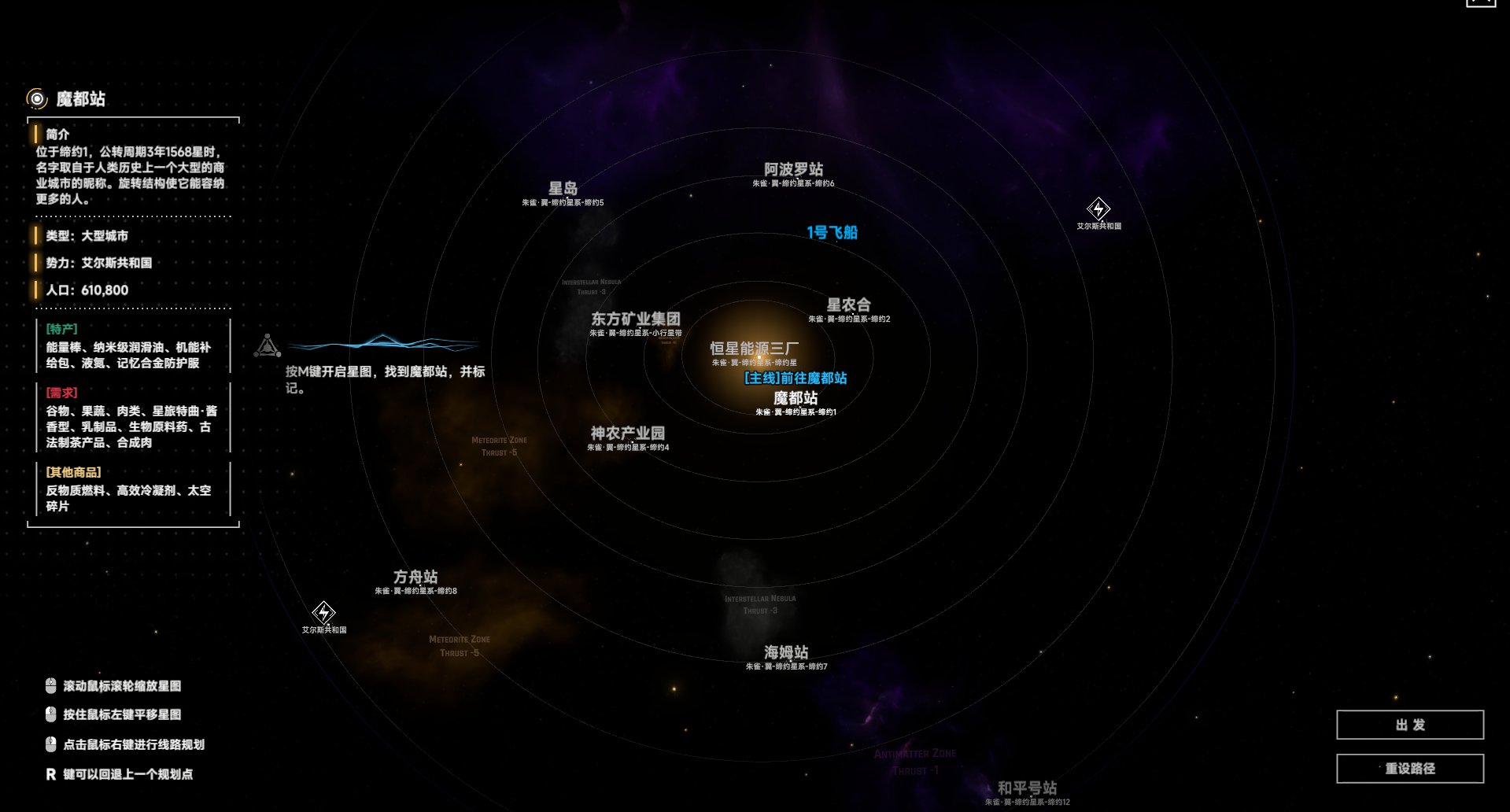The width and height of the screenshot is (1510, 812).
Task: Click the 艾尔斯共和国 faction lightning icon at the lower left
Action: 324,615
